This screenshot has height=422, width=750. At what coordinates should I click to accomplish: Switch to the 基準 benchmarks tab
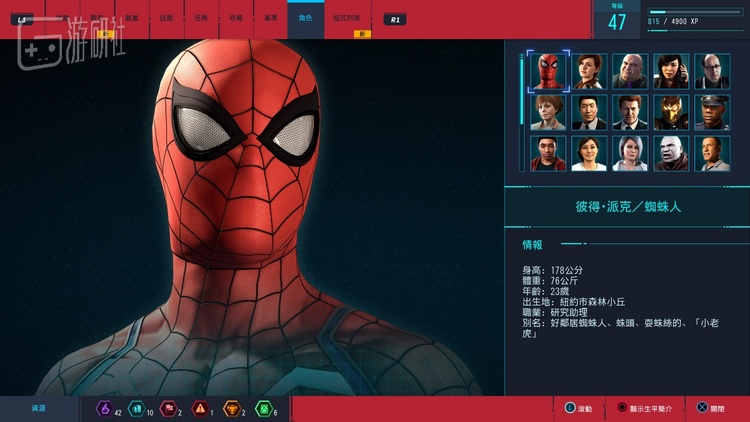(x=270, y=18)
